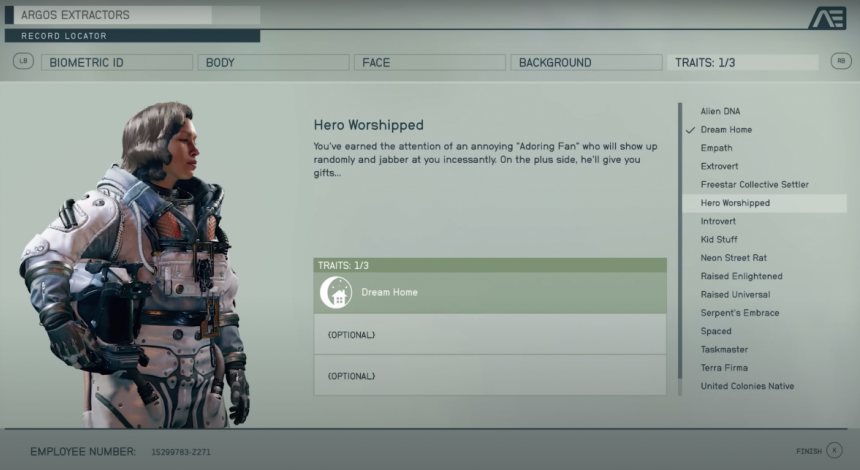Click the Dream Home slot in selected traits
This screenshot has width=860, height=470.
490,293
